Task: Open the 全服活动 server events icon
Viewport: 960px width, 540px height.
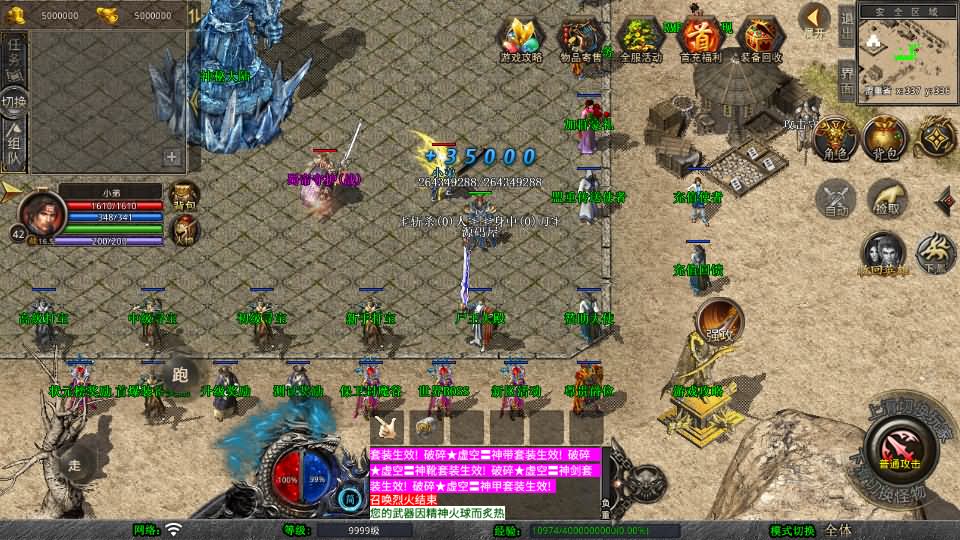Action: pos(642,40)
